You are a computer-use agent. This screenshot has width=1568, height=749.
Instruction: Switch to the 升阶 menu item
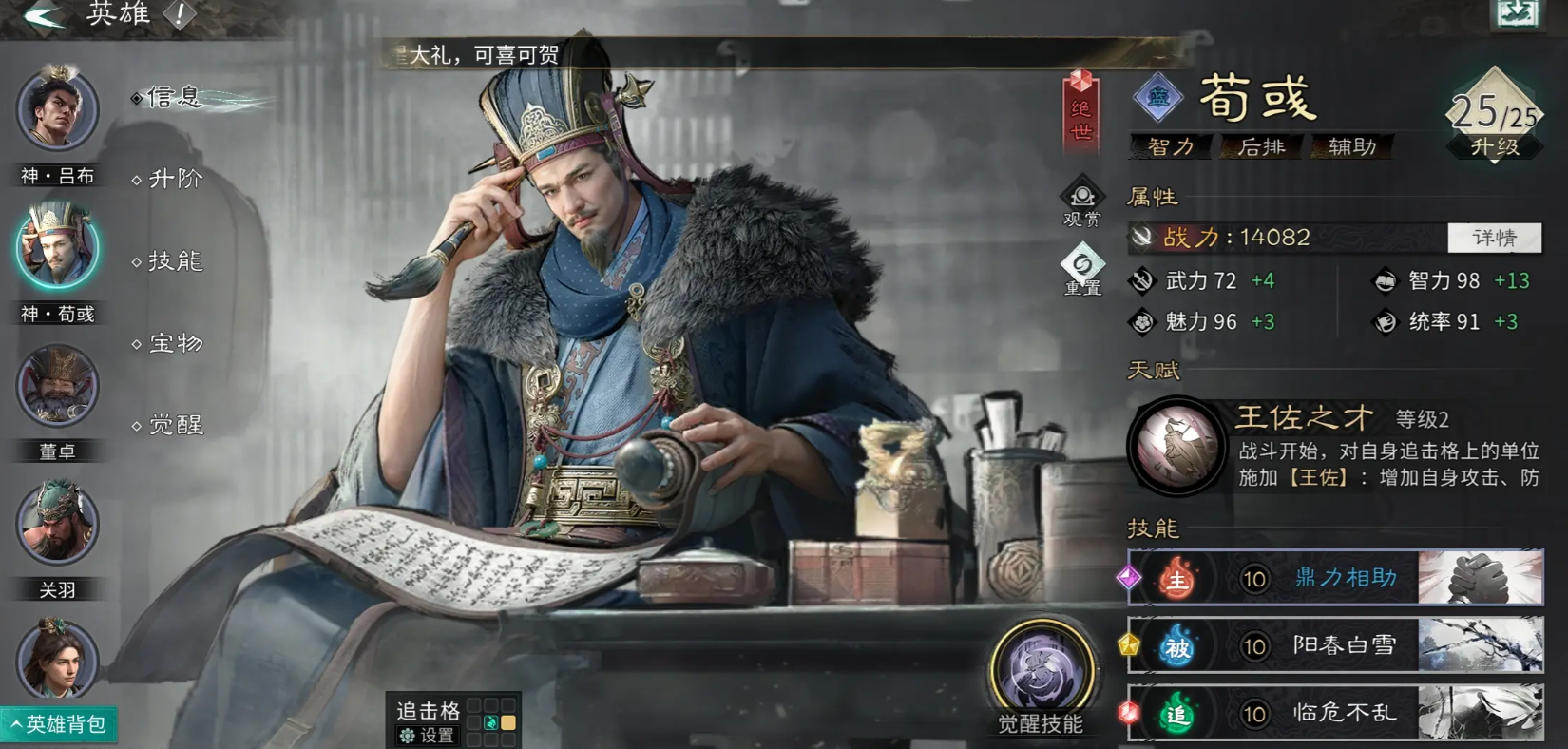click(174, 178)
